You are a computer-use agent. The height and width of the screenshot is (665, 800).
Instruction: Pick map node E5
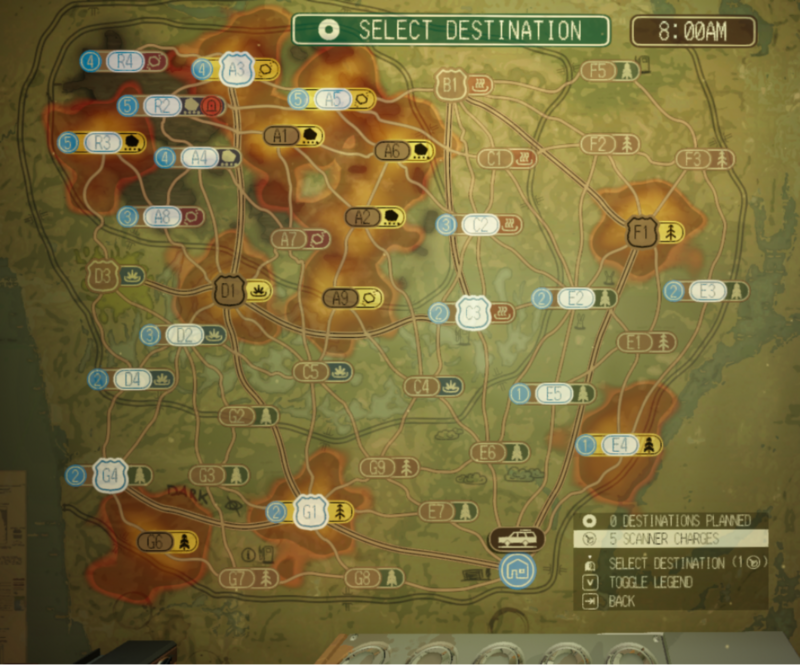pyautogui.click(x=554, y=394)
